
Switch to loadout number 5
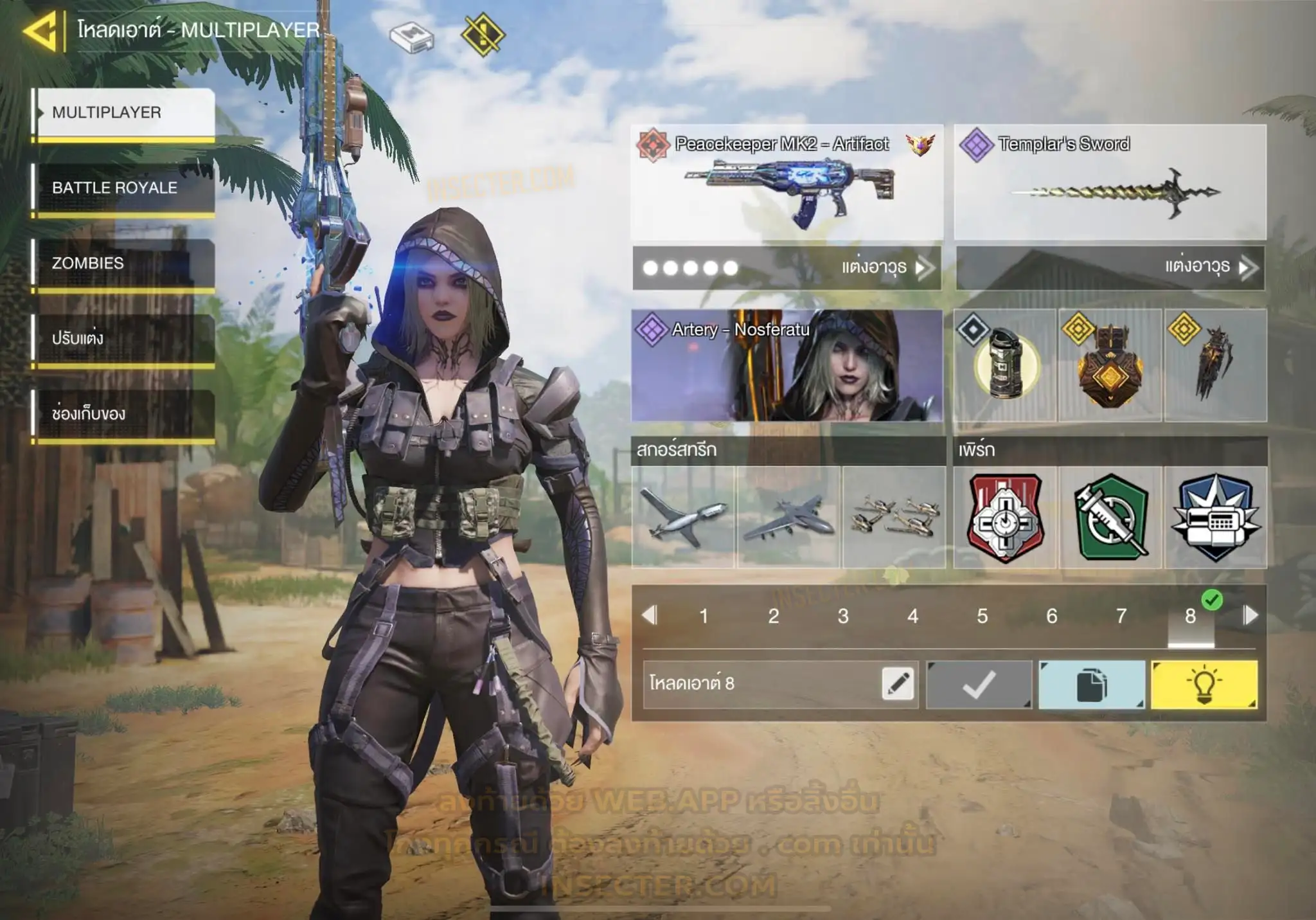coord(982,616)
